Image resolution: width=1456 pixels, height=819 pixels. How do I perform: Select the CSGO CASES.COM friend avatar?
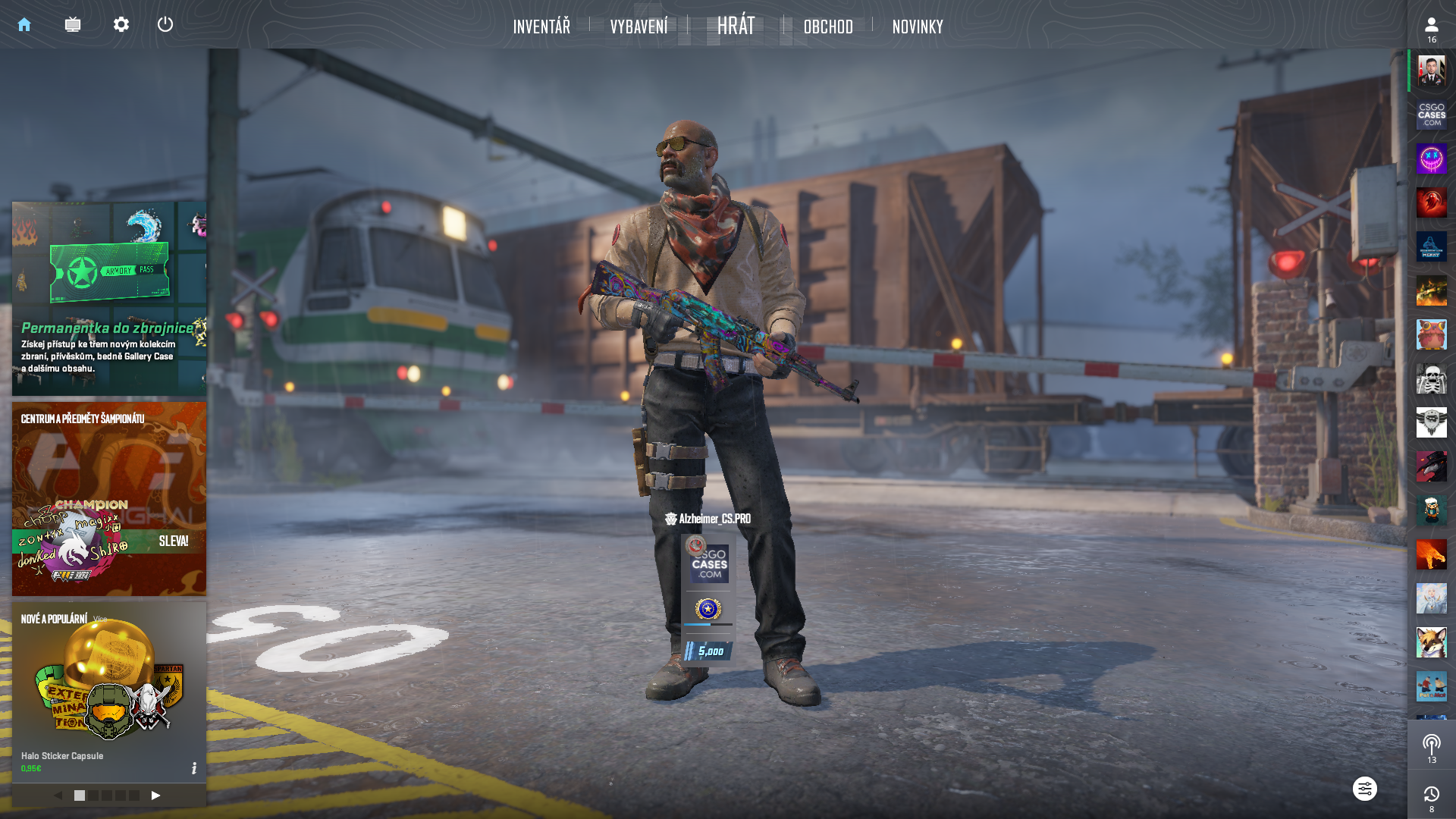[1431, 115]
